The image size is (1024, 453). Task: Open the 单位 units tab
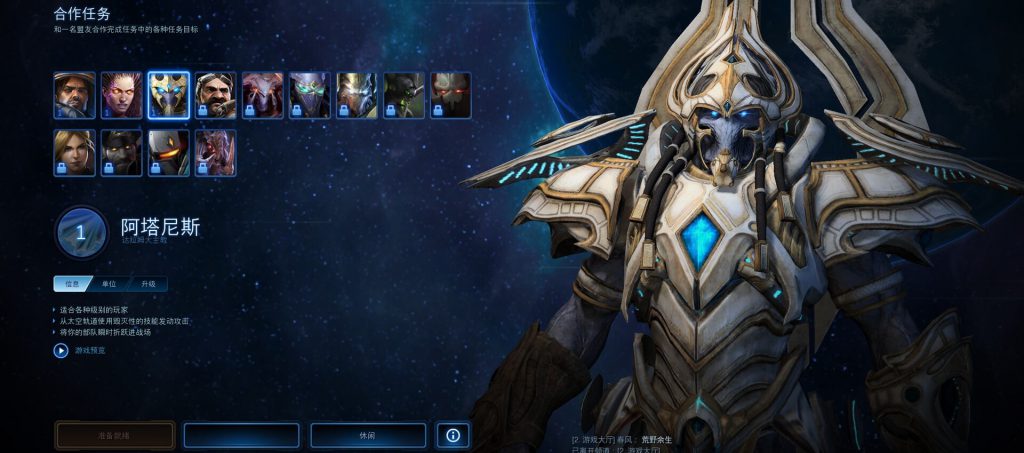point(110,284)
